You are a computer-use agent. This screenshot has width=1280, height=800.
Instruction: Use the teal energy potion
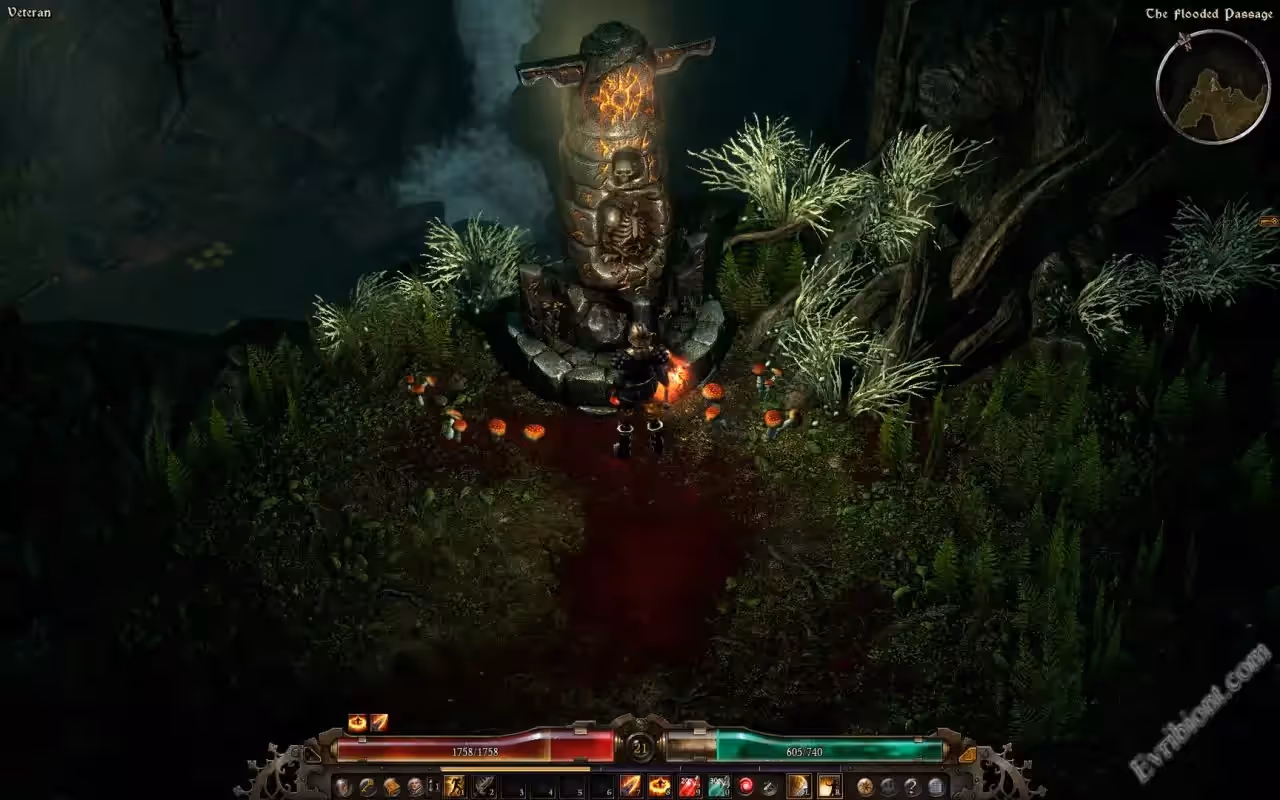[x=718, y=786]
